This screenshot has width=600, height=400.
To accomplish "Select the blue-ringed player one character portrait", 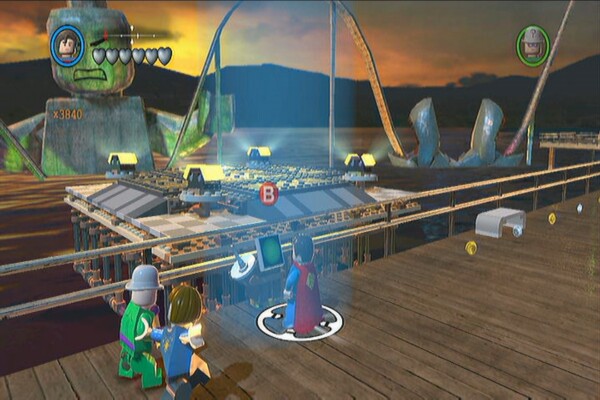I will [69, 46].
